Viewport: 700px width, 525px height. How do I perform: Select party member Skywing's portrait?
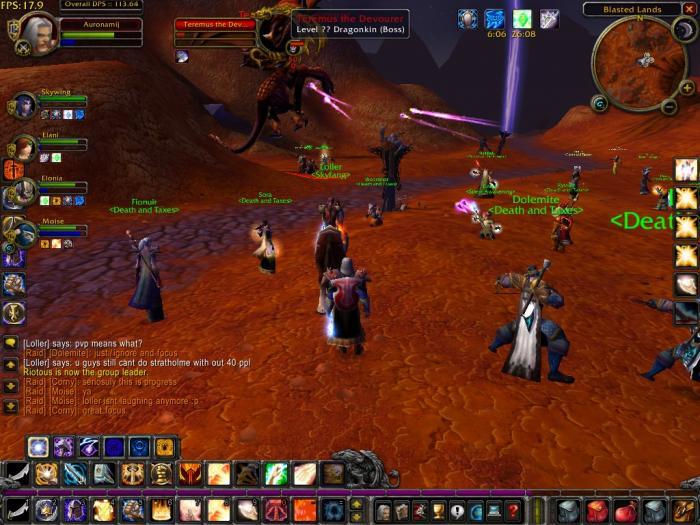[x=22, y=106]
